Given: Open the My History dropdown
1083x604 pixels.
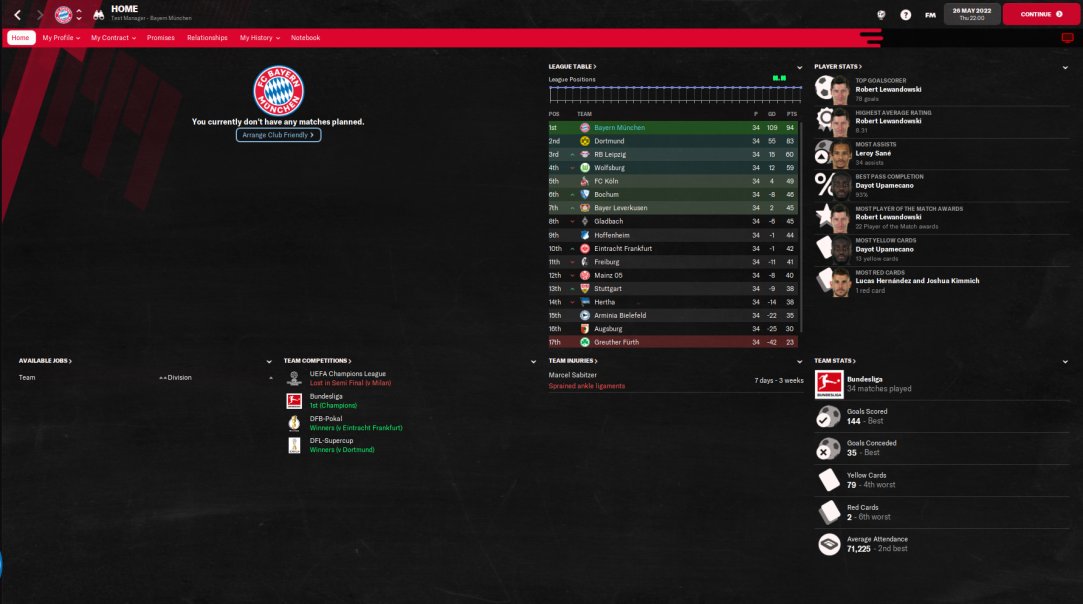Looking at the screenshot, I should [259, 38].
